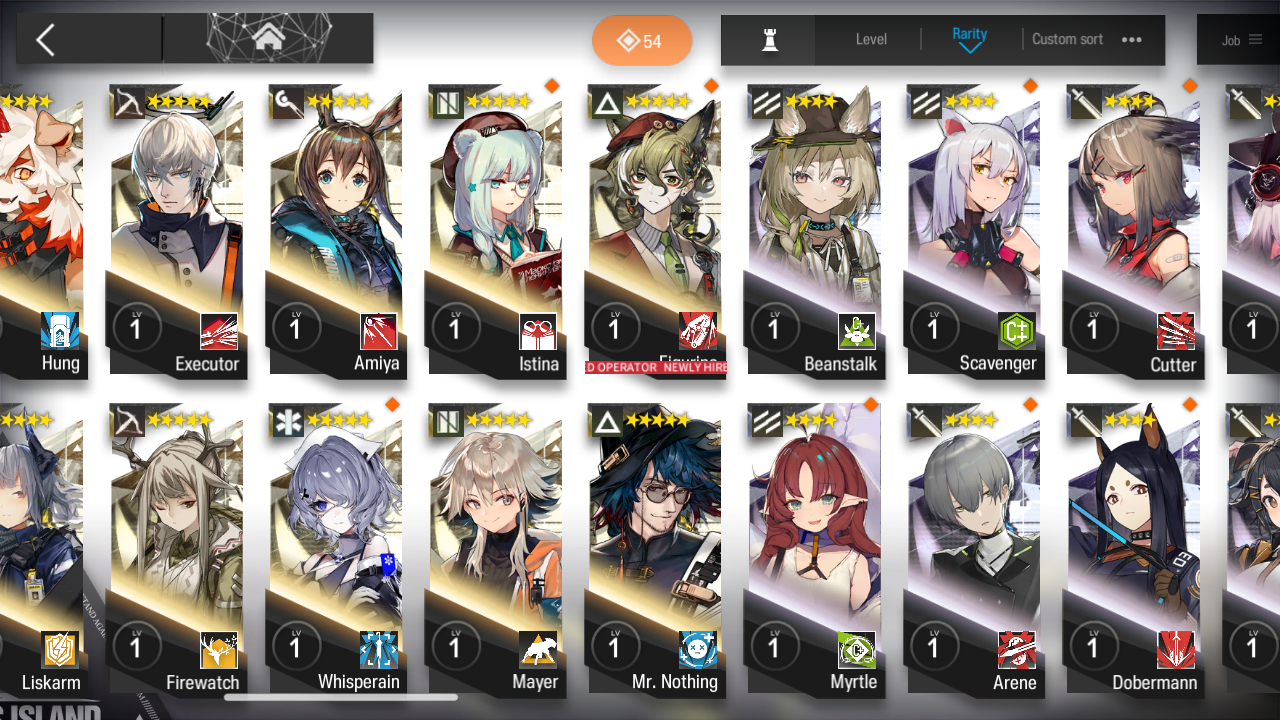This screenshot has width=1280, height=720.
Task: Select the Firewatch operator card
Action: 177,550
